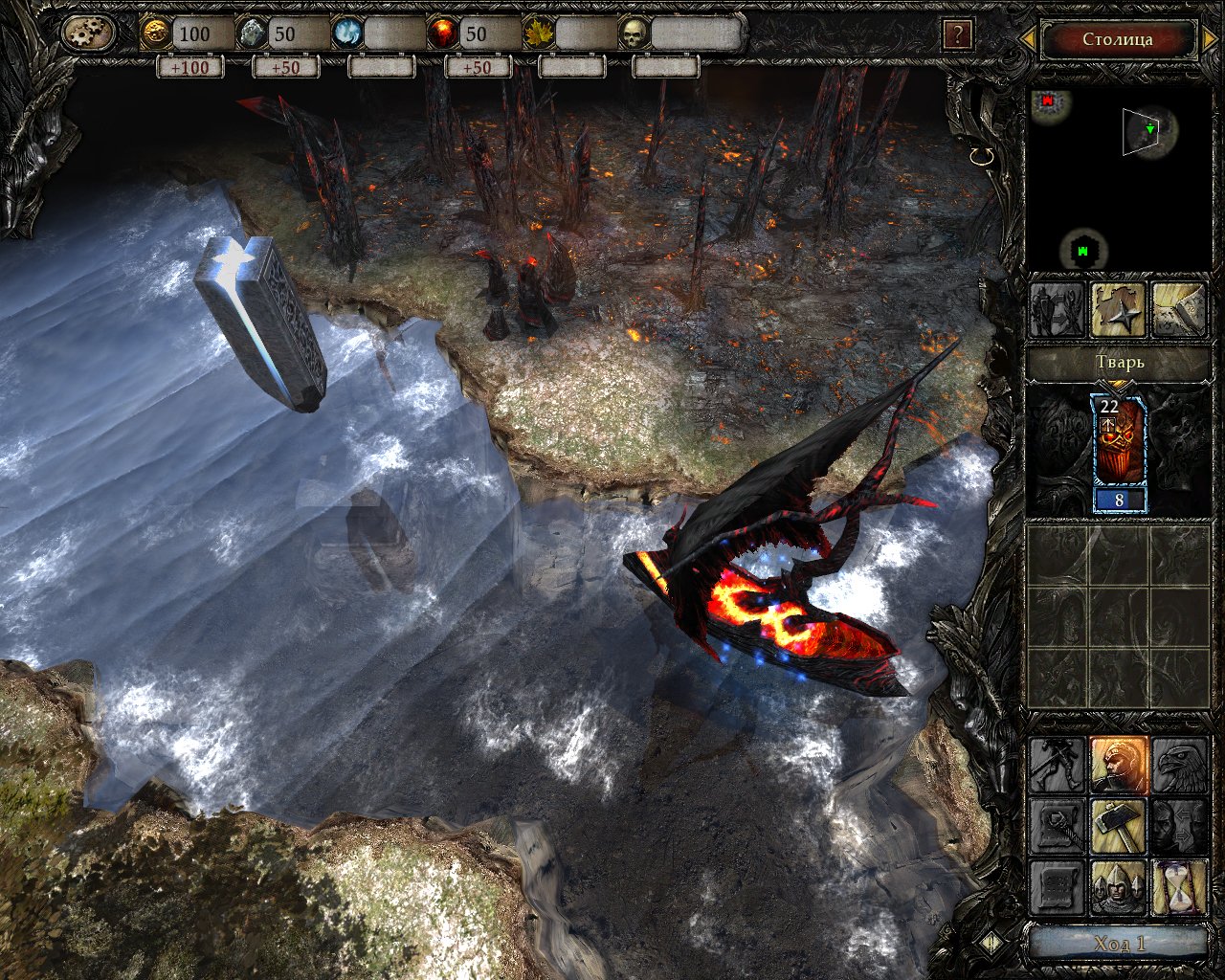Viewport: 1225px width, 980px height.
Task: Open the hammer build icon
Action: (1118, 826)
